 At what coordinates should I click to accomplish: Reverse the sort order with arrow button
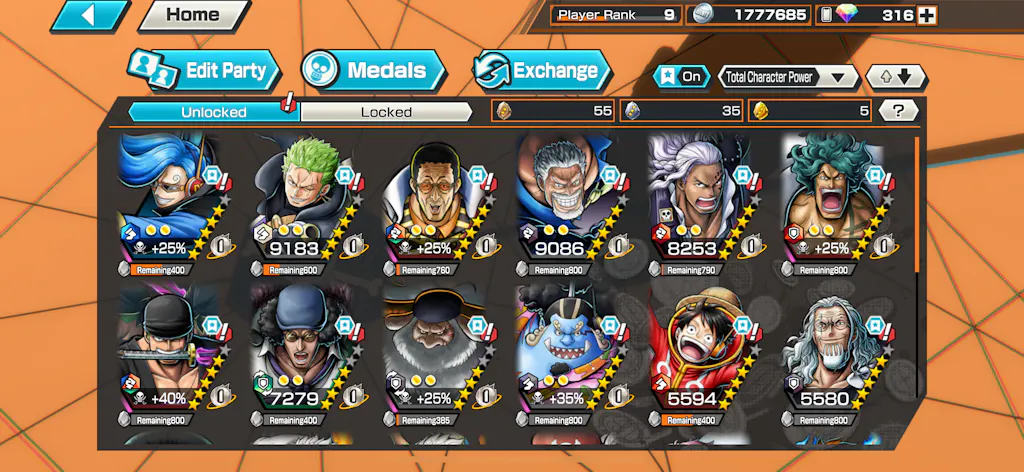pyautogui.click(x=896, y=77)
